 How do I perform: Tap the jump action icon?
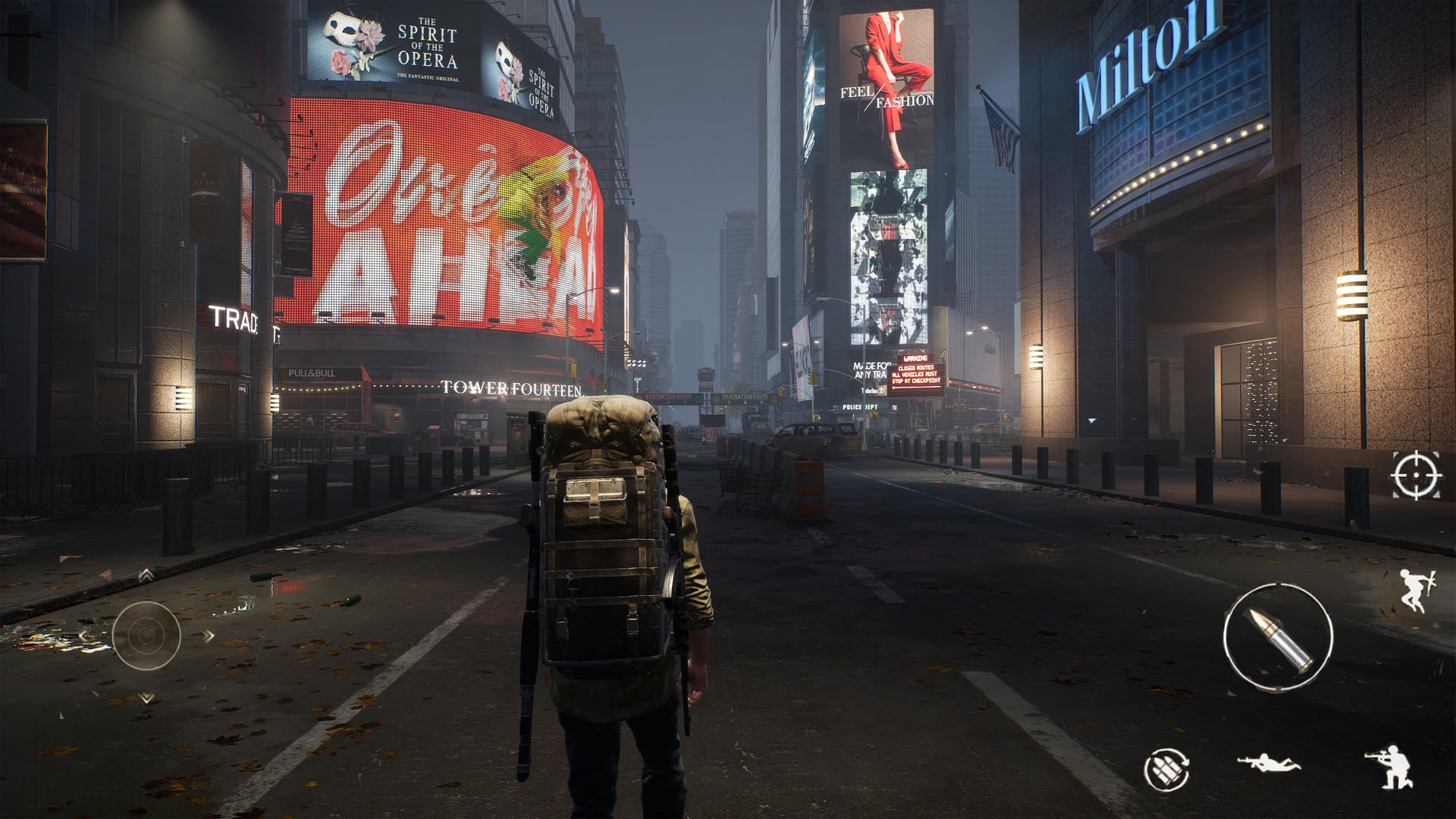click(x=1415, y=590)
